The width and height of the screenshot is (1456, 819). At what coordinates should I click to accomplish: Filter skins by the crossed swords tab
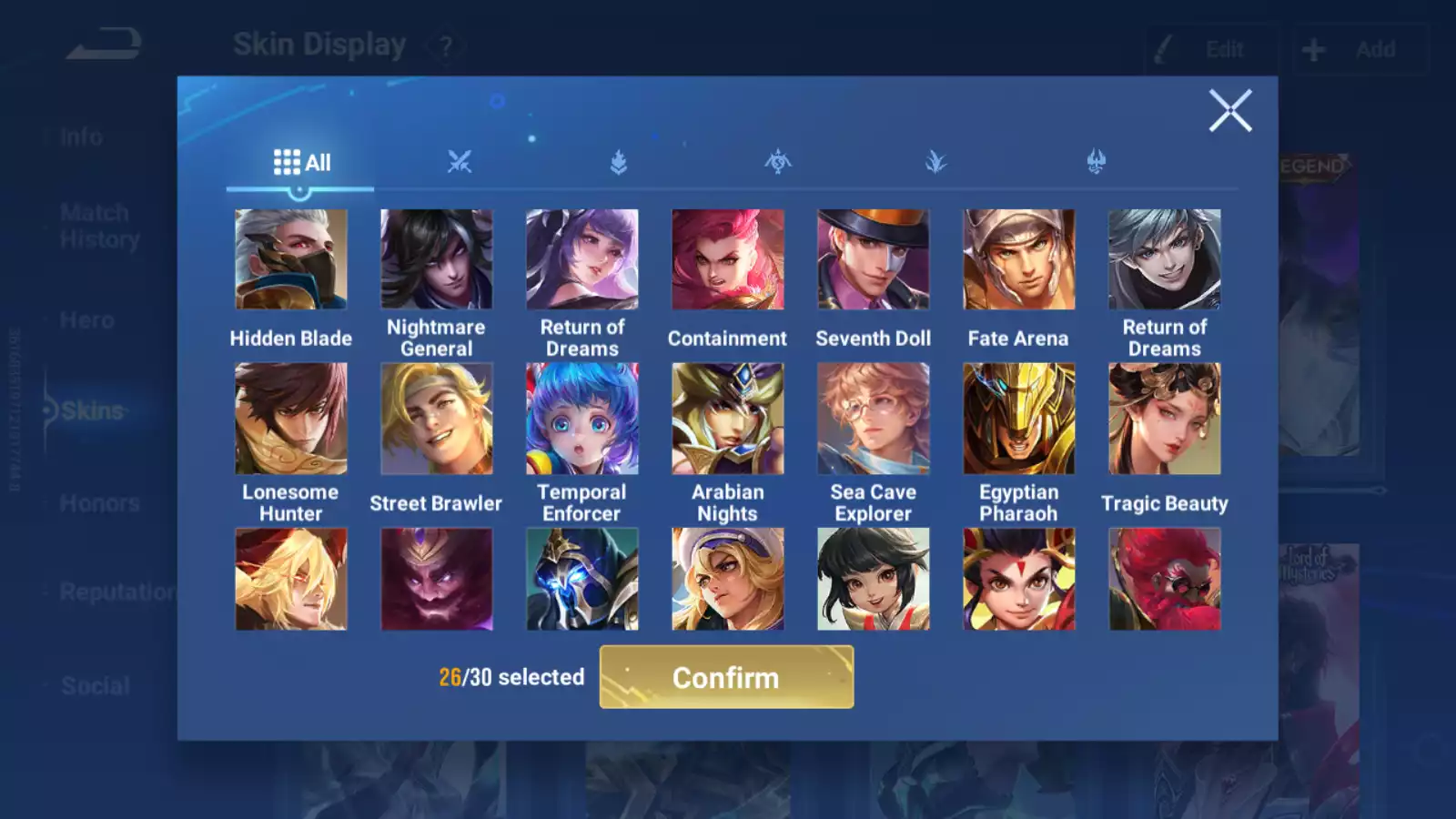pyautogui.click(x=460, y=163)
